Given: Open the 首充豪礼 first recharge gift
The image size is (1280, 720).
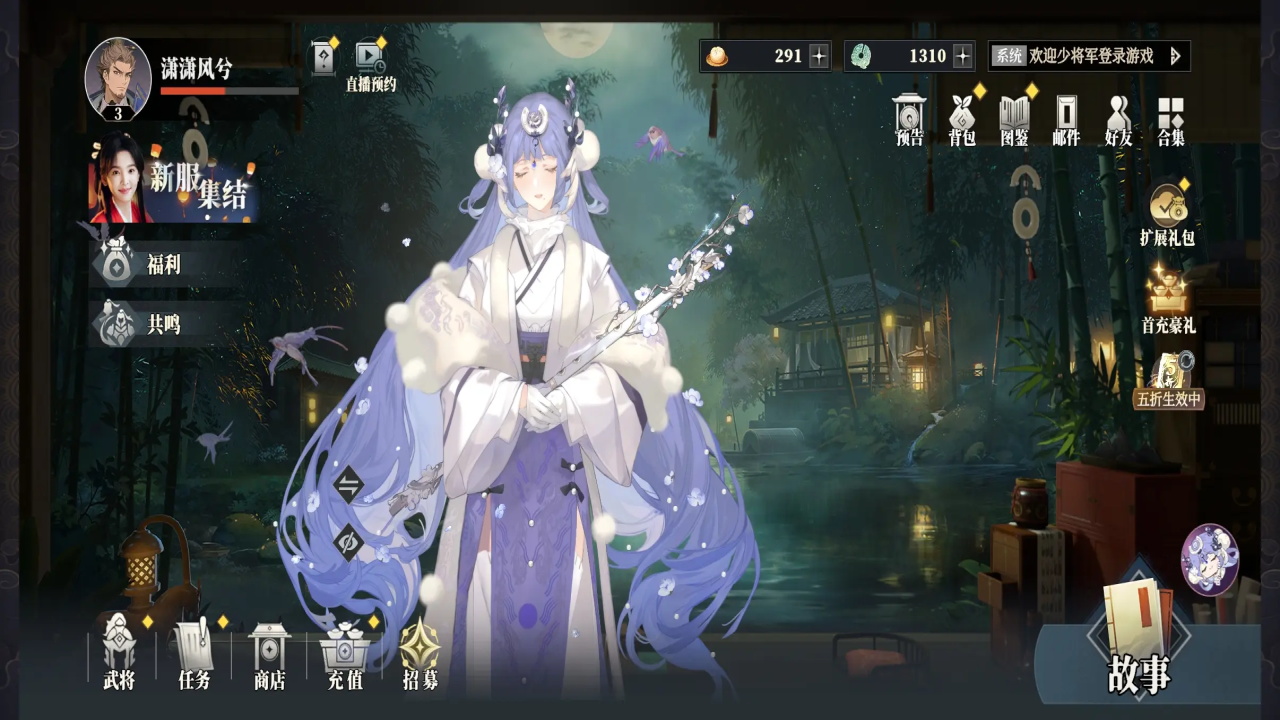Looking at the screenshot, I should pos(1168,300).
